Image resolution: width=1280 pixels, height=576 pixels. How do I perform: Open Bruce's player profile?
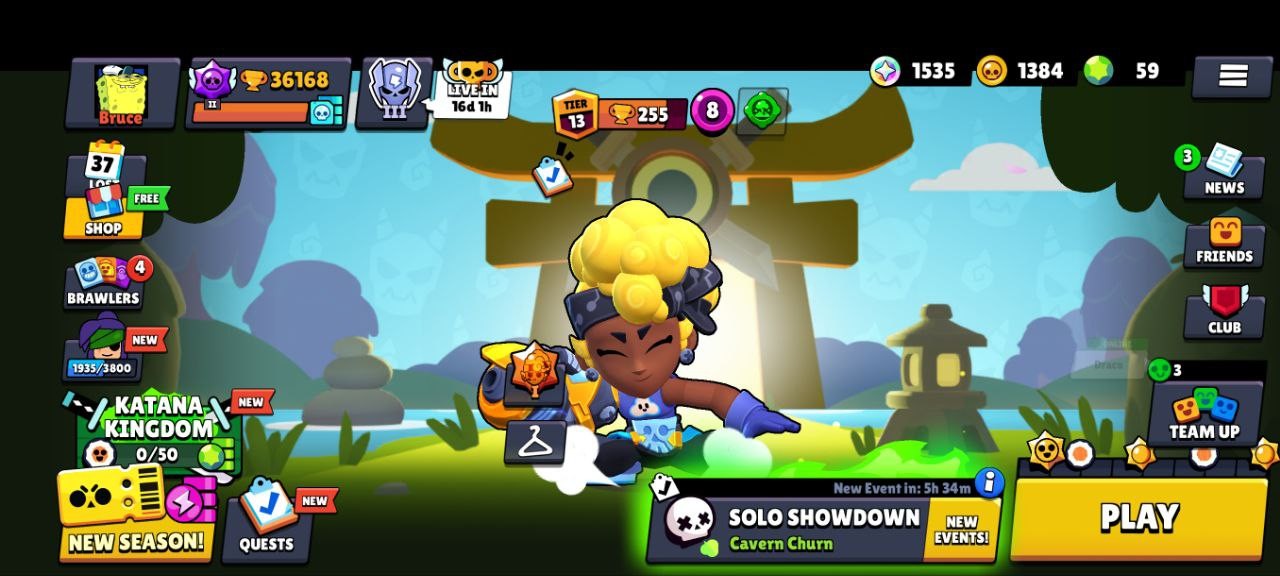(x=121, y=94)
